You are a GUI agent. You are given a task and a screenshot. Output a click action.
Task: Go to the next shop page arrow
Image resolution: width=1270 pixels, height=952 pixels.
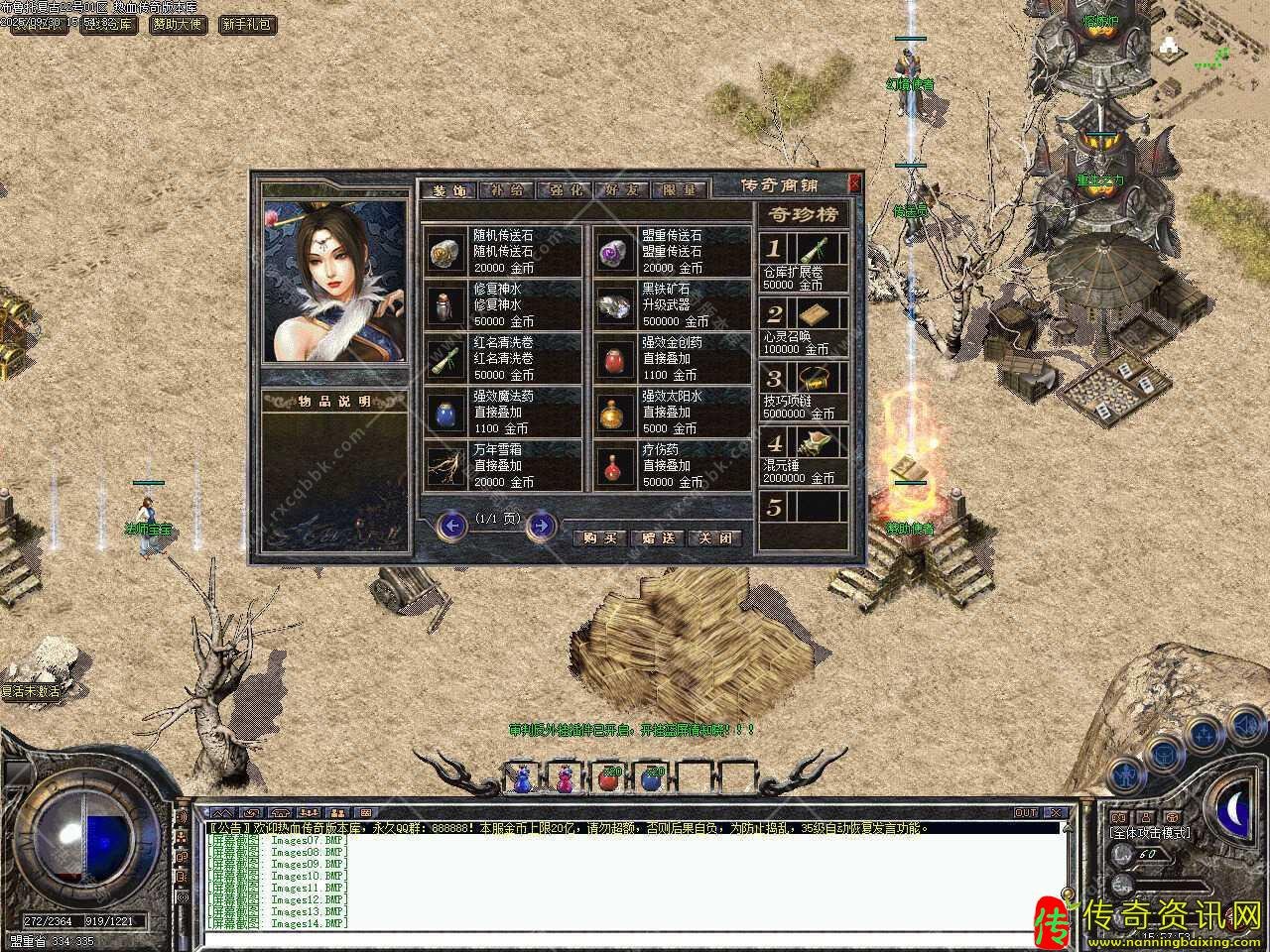point(541,526)
